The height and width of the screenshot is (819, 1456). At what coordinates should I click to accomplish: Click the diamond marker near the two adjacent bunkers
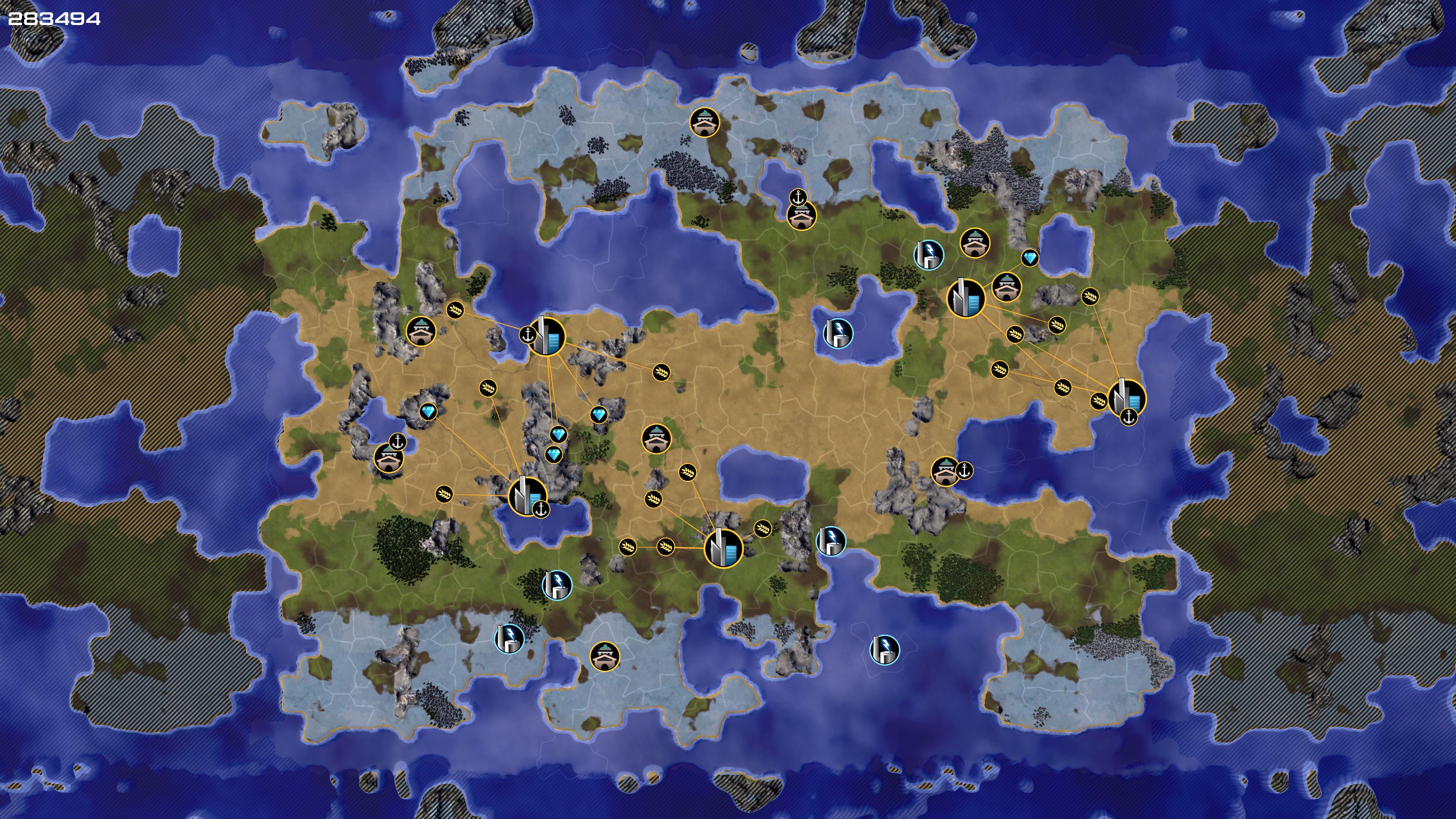pos(1030,258)
